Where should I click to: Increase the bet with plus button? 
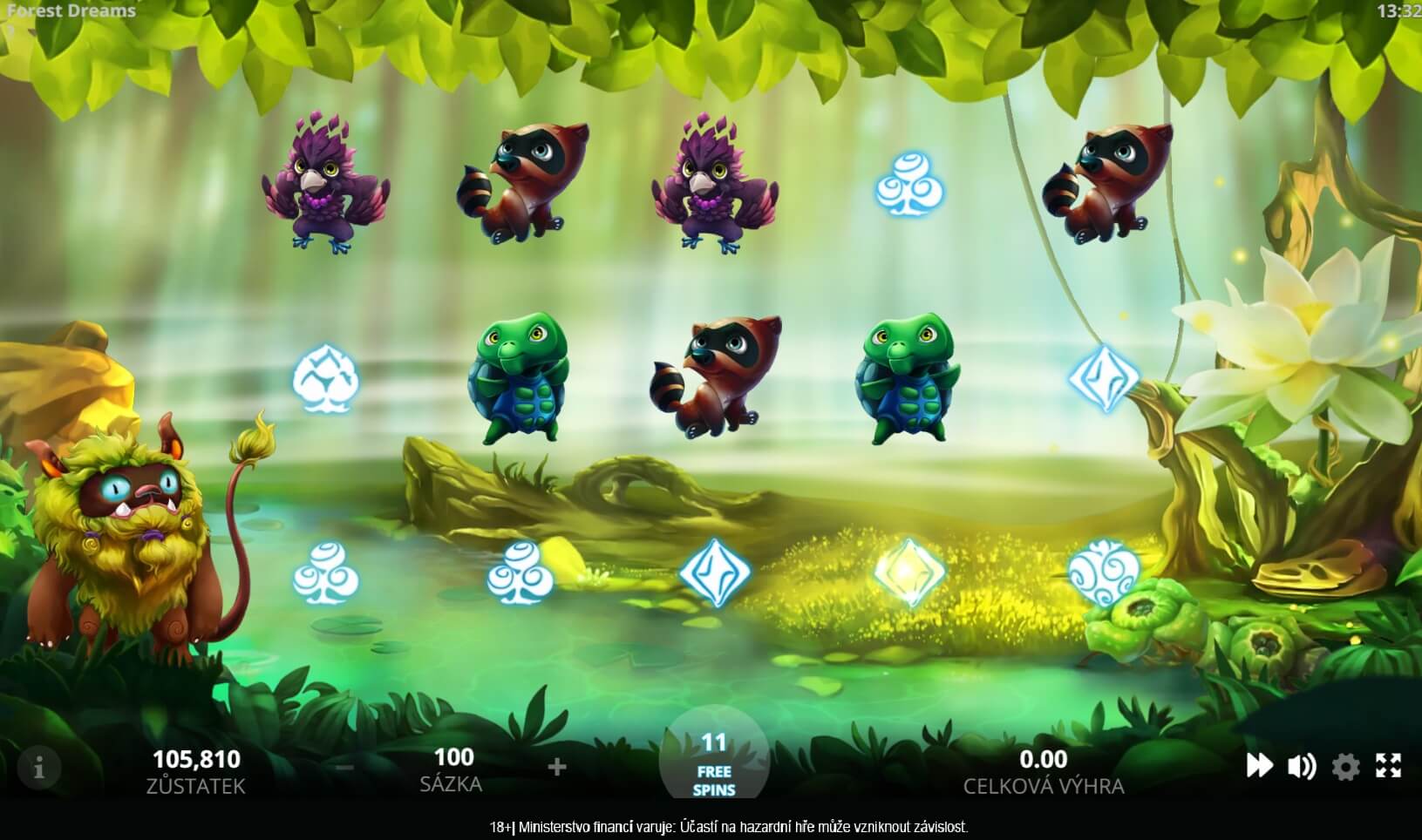[x=557, y=767]
